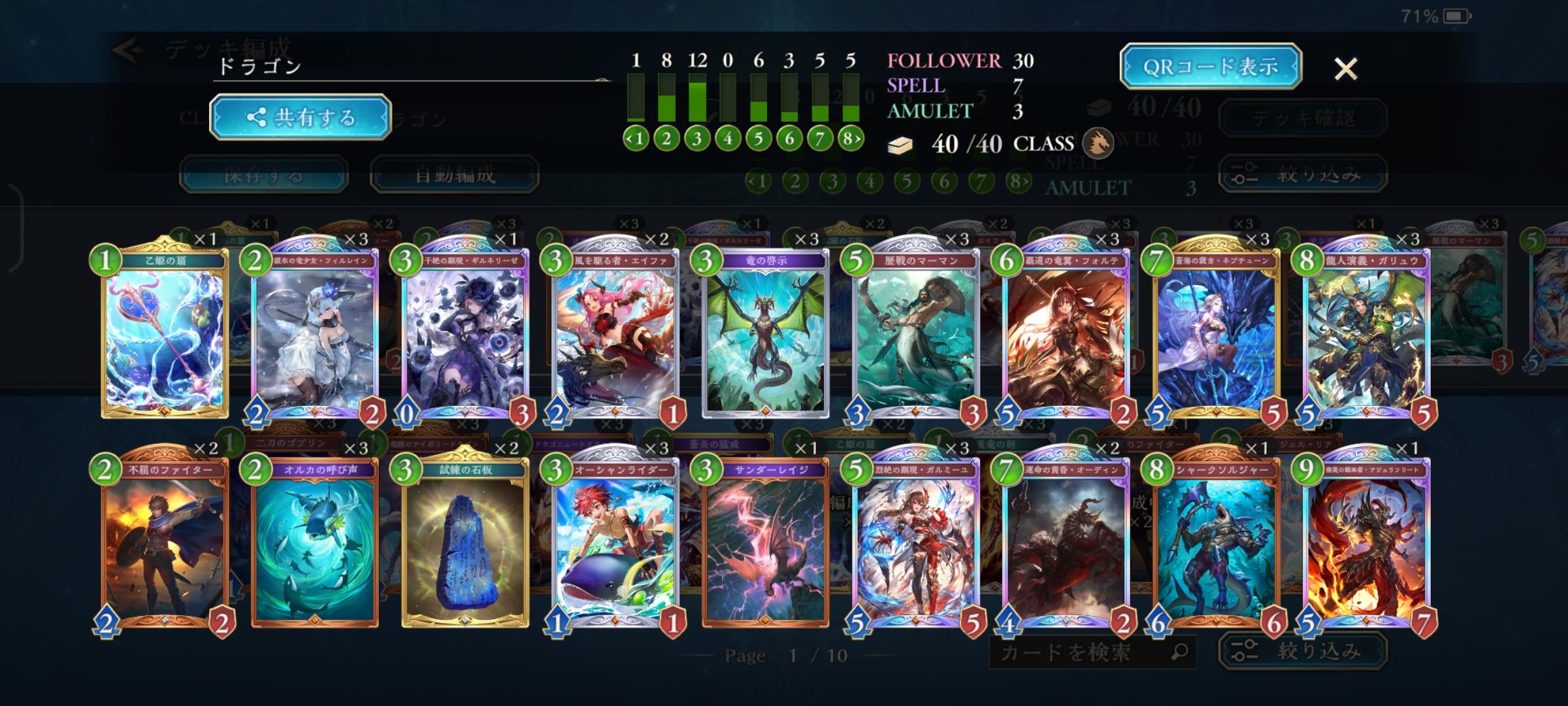The width and height of the screenshot is (1568, 706).
Task: Select the 8-cost ガリュウ follower card
Action: (1367, 333)
